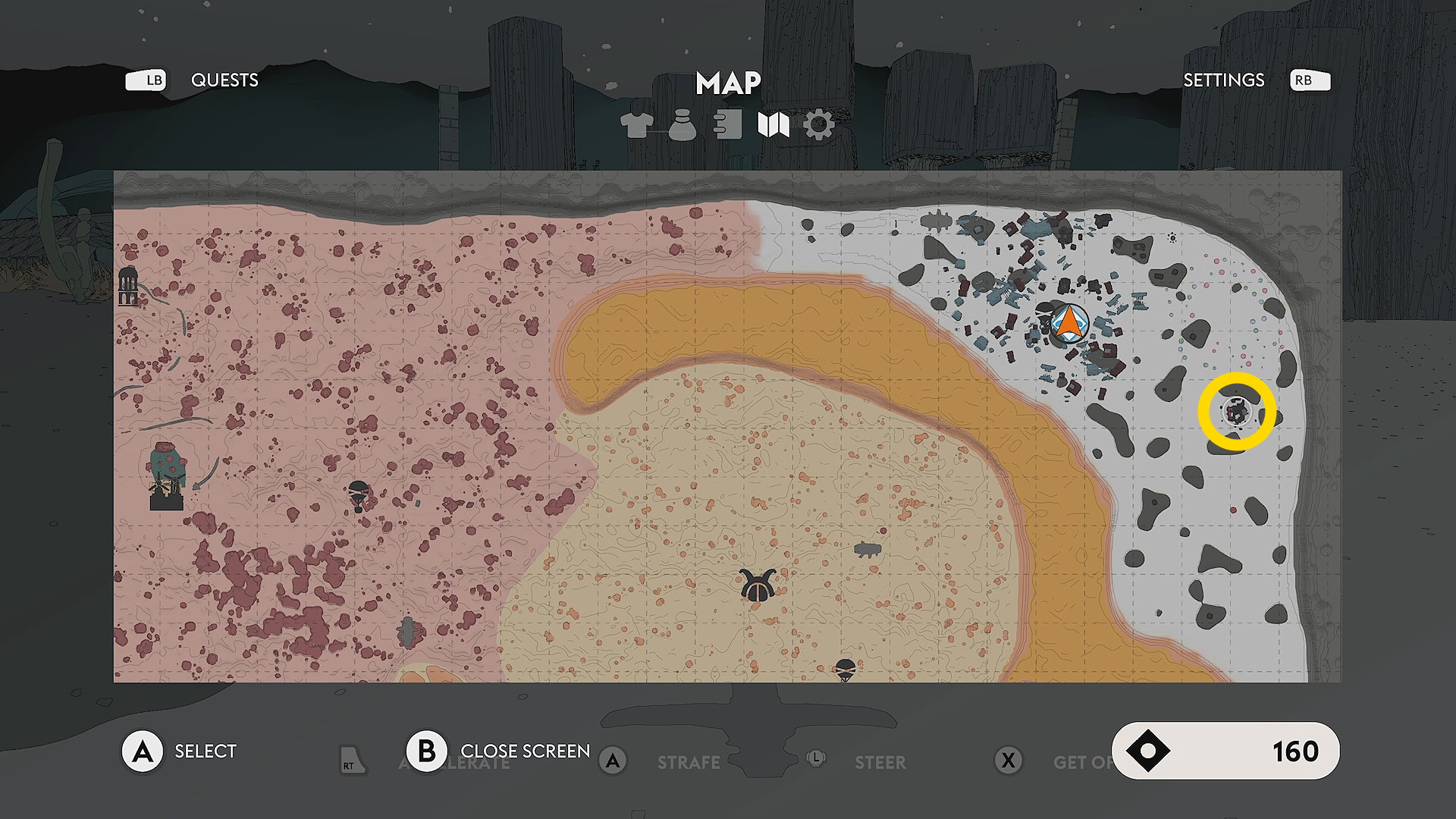
Task: Open the clothing tab with the shirt icon
Action: coord(636,125)
